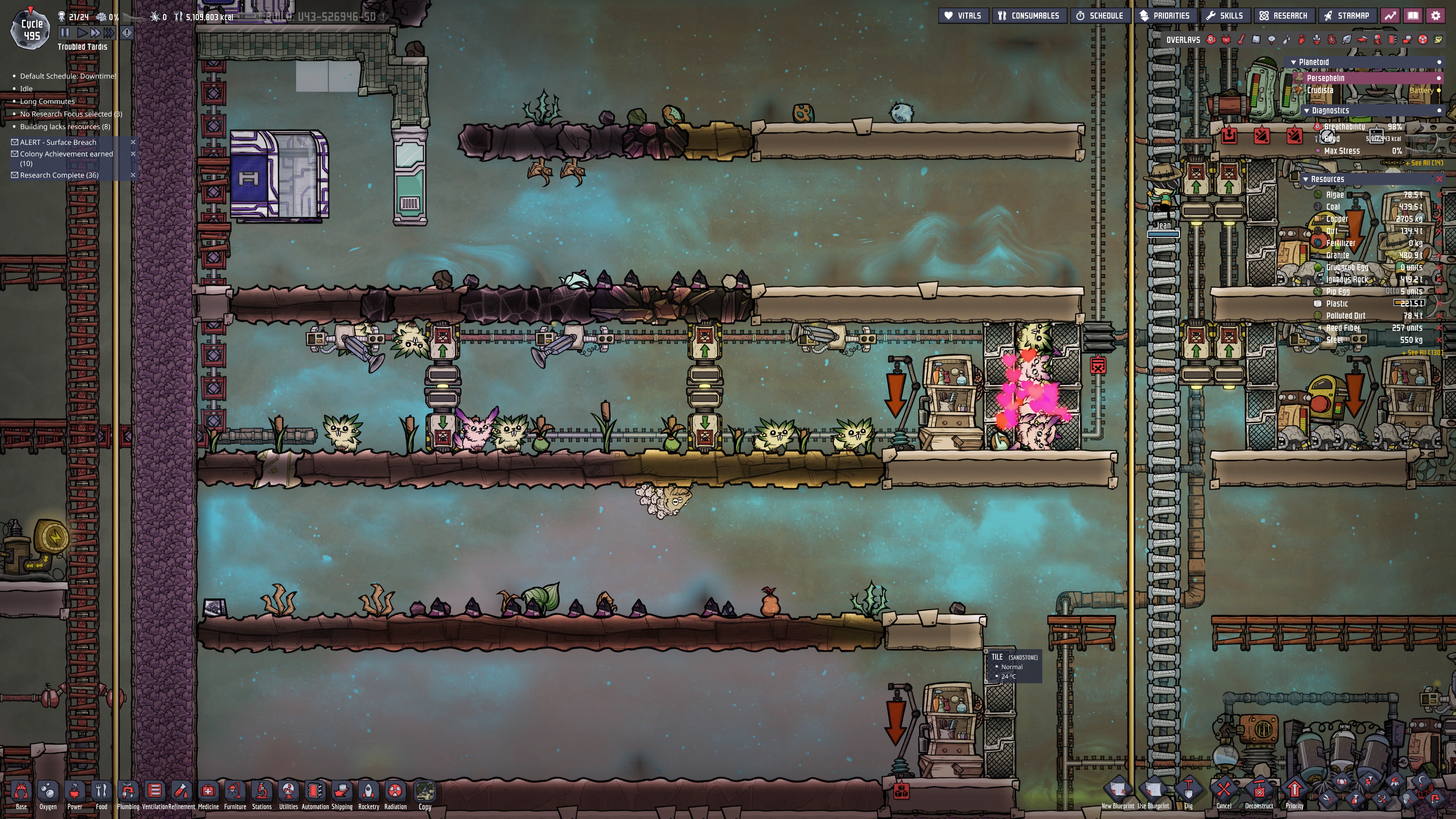Open the settings gear menu
This screenshot has height=819, width=1456.
pos(1436,16)
